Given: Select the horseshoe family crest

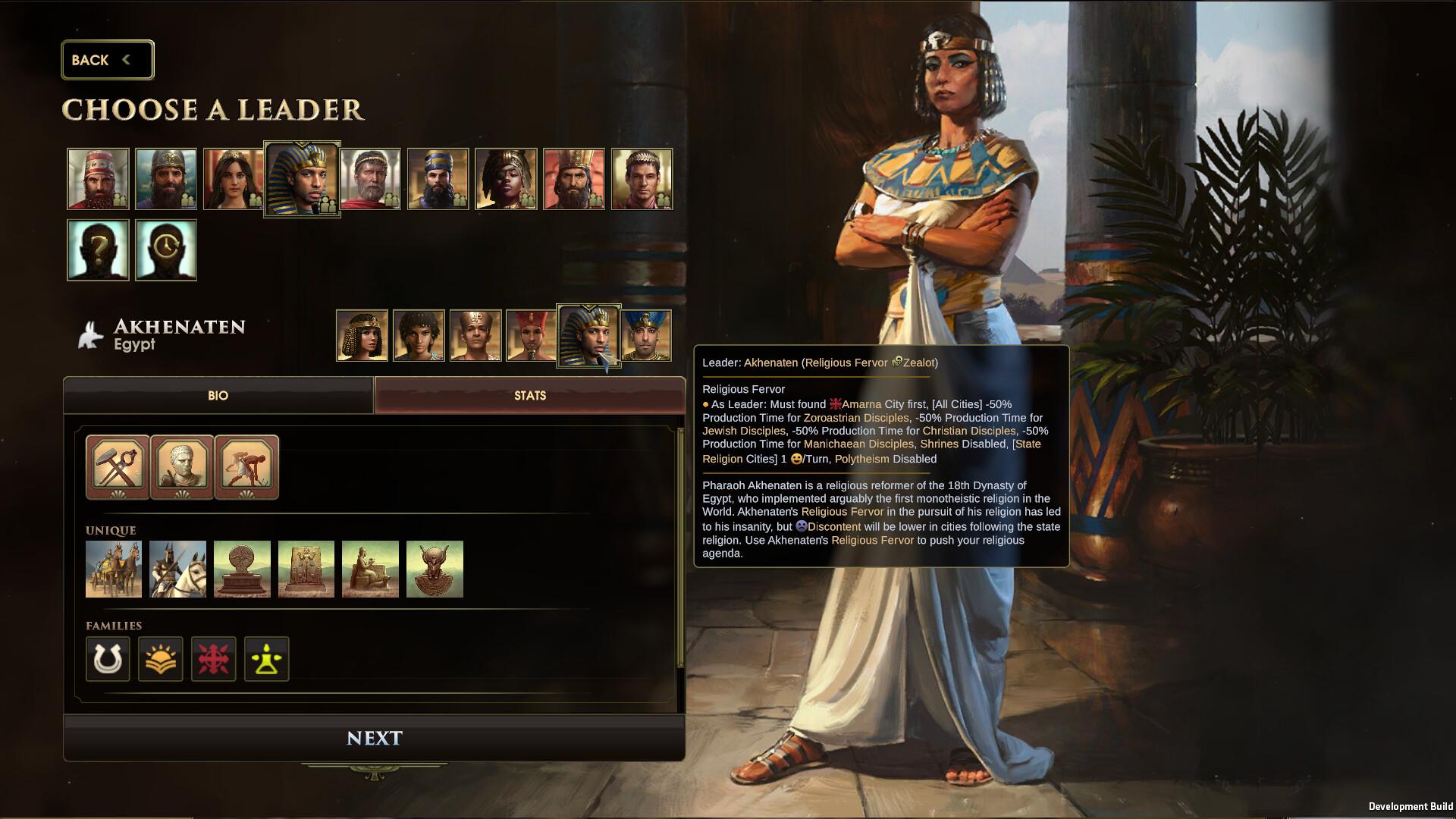Looking at the screenshot, I should click(x=108, y=659).
